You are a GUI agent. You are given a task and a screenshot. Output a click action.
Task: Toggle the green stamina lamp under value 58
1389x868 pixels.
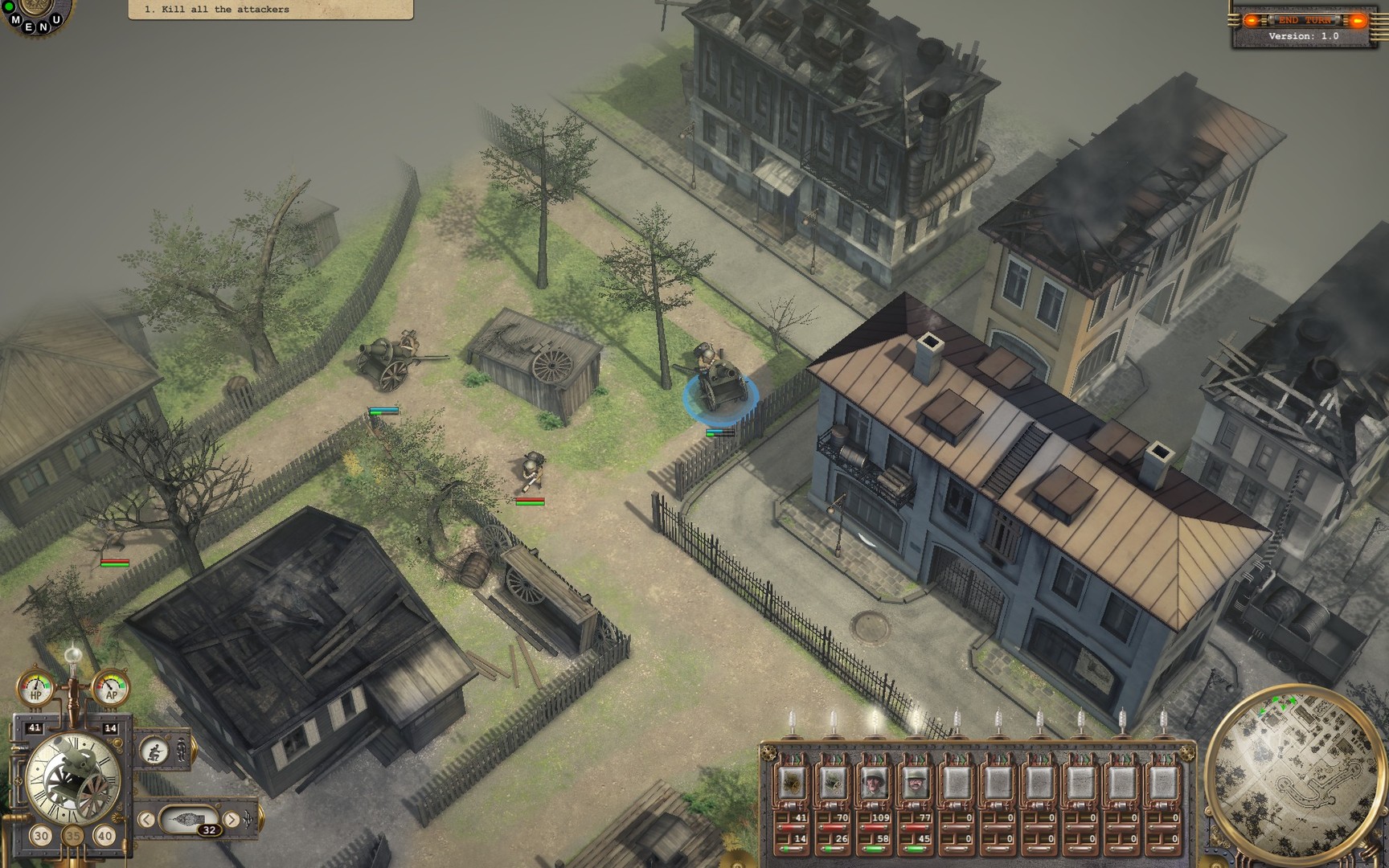pos(875,847)
